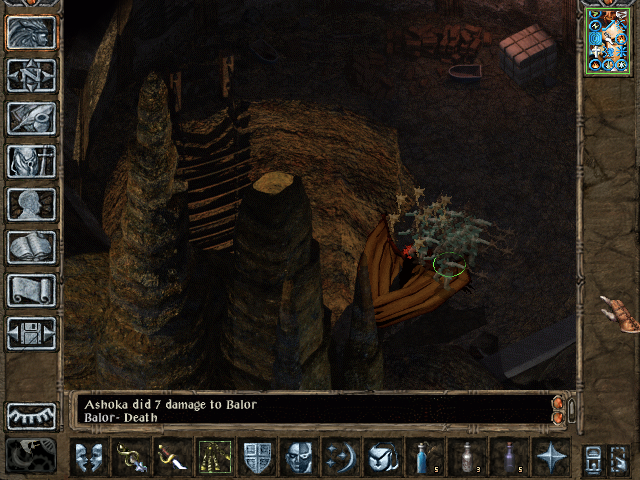
Task: Rest the party with the closed-eye button
Action: [x=31, y=416]
